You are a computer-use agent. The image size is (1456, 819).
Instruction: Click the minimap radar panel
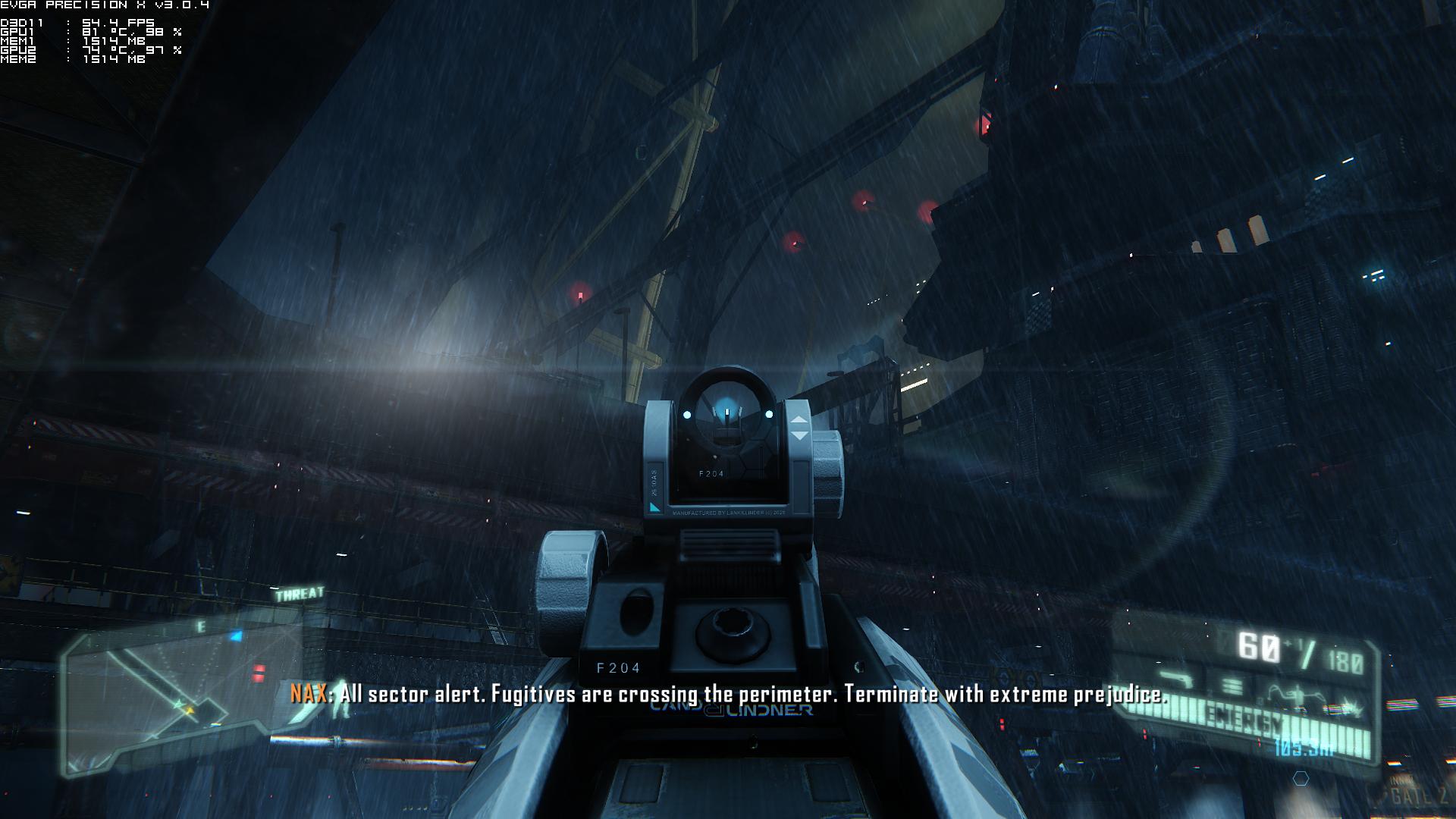(174, 692)
